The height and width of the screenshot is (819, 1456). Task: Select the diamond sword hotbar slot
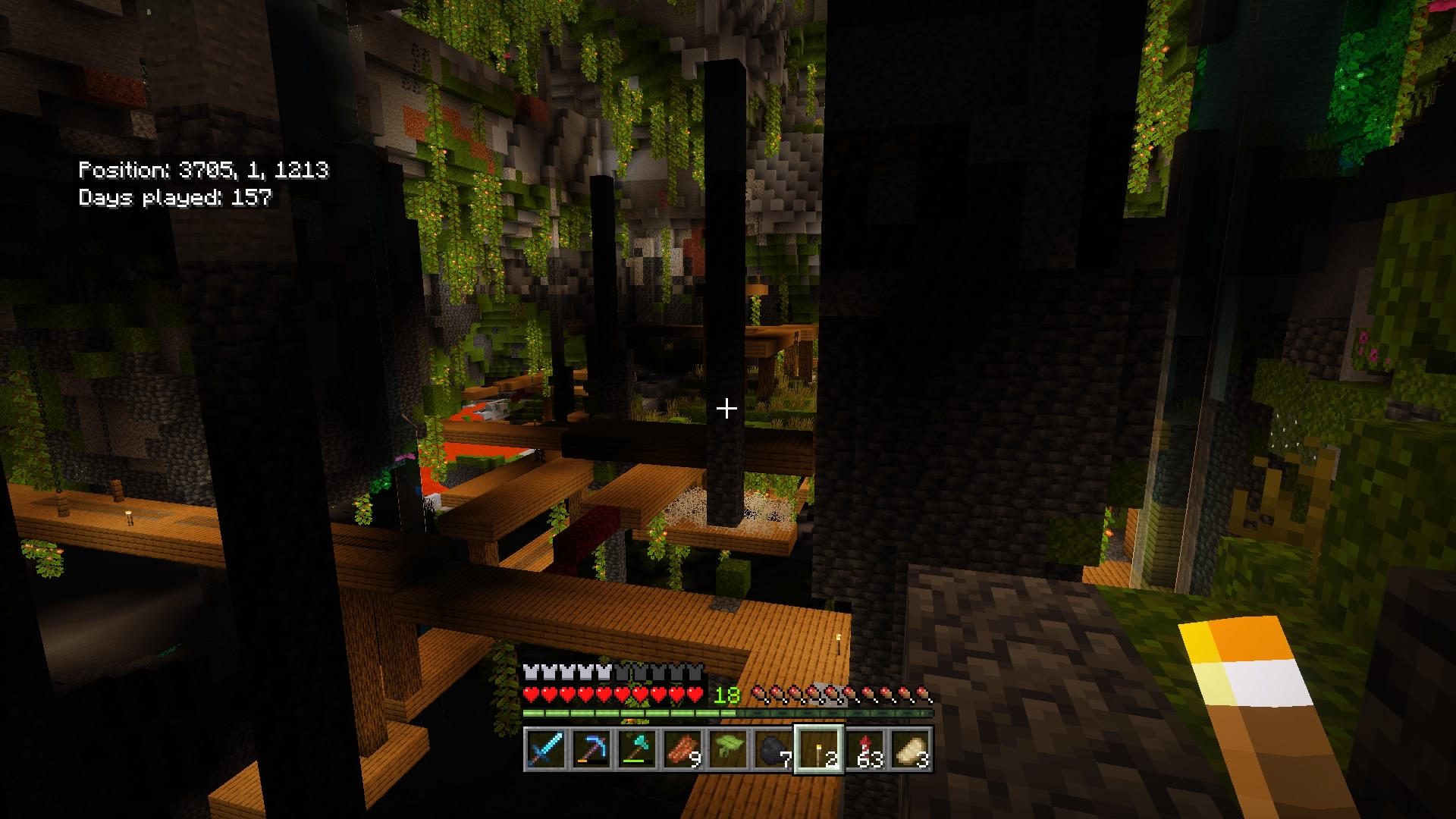[545, 749]
